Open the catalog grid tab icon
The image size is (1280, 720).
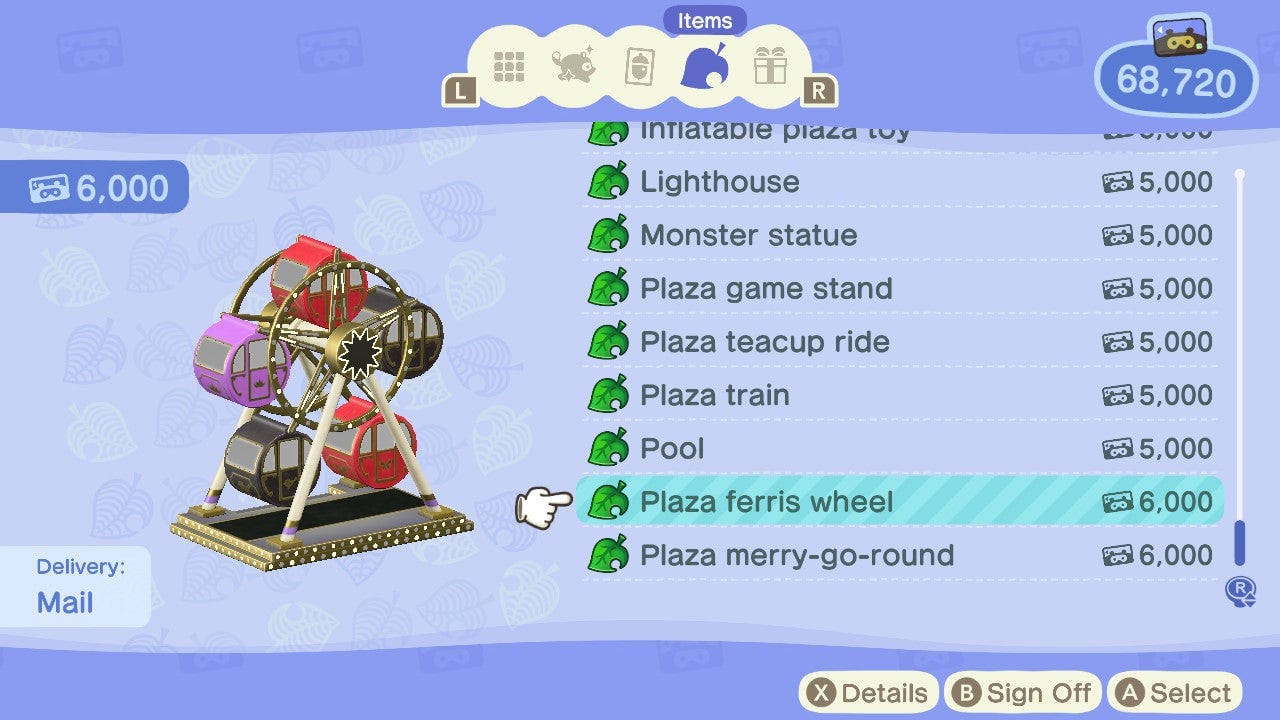click(x=509, y=66)
